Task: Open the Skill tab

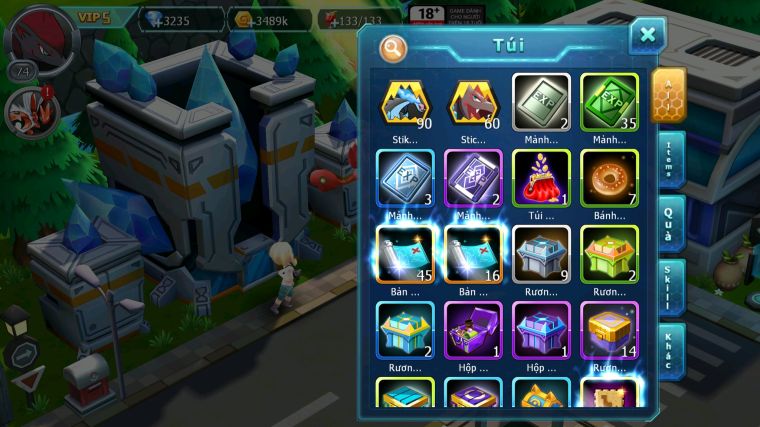Action: 669,287
